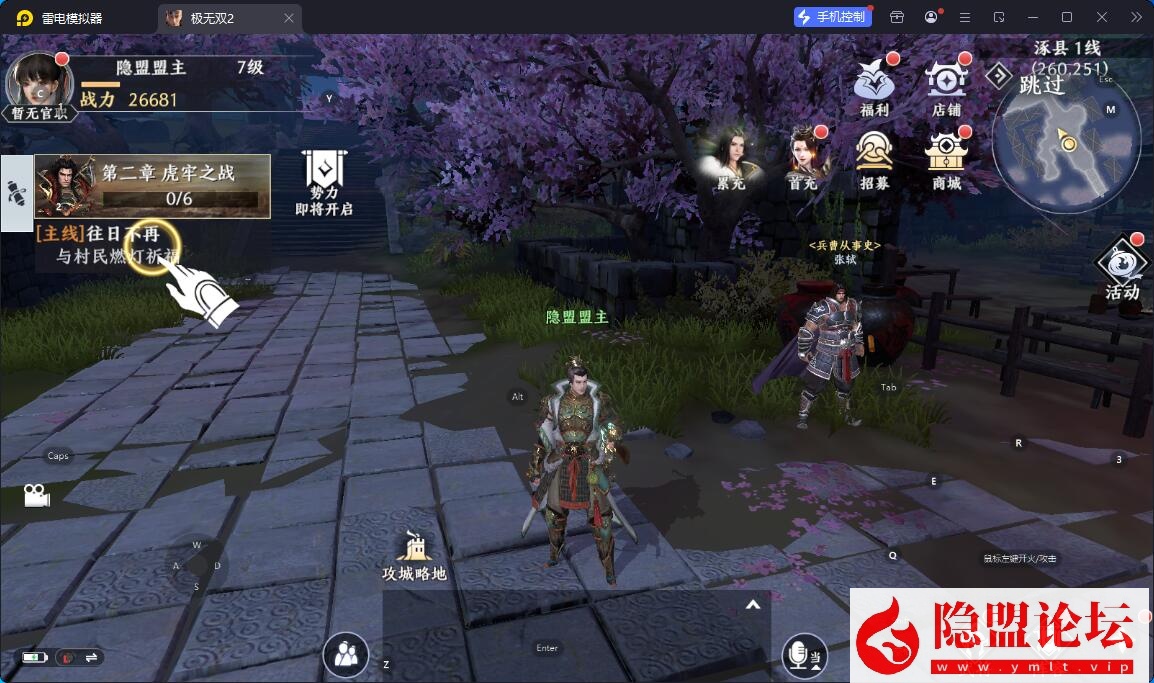Open the 活动 events icon
Screen dimensions: 1154x683
click(x=1122, y=268)
